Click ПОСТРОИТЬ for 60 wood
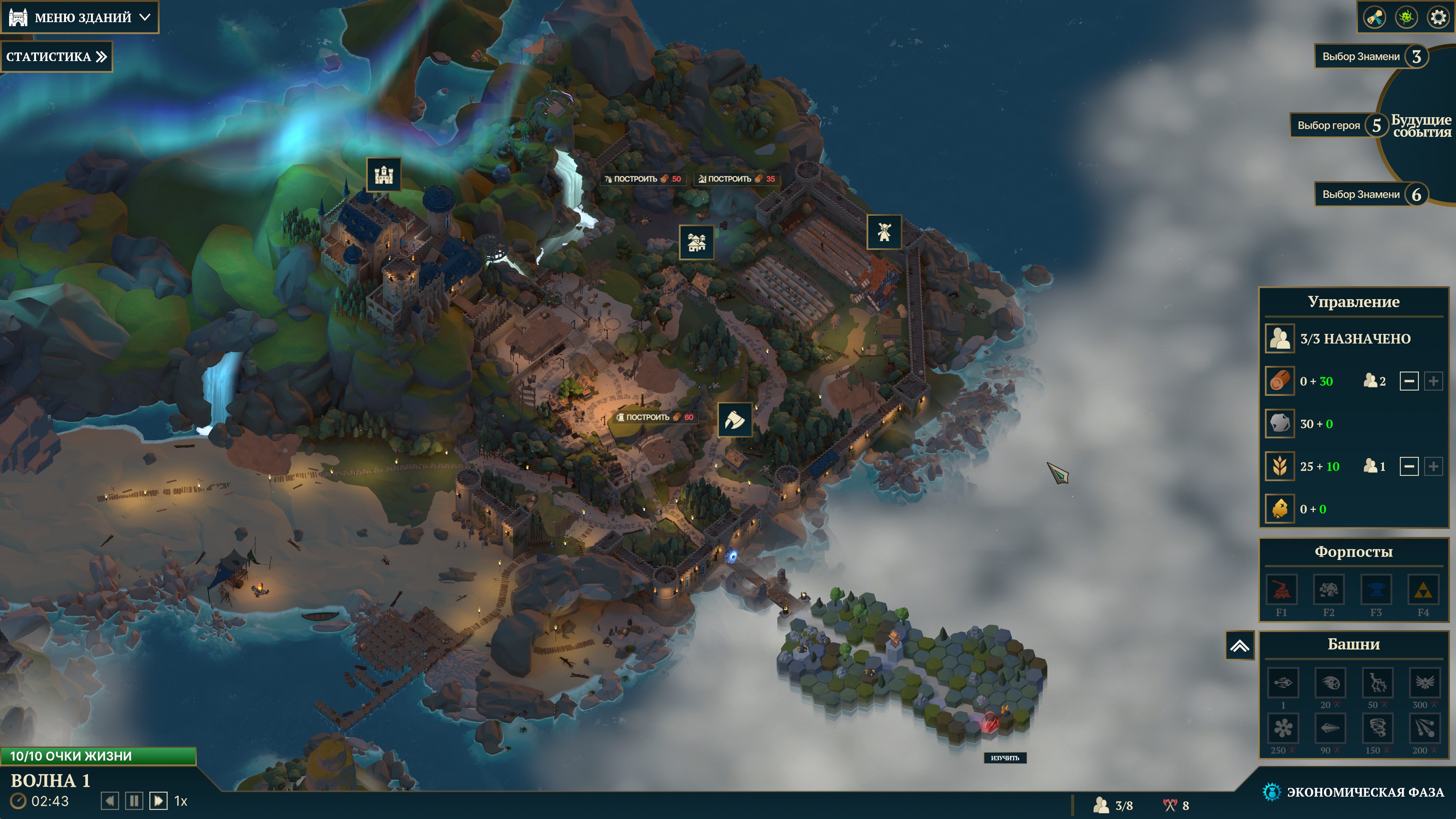The width and height of the screenshot is (1456, 819). coord(655,417)
